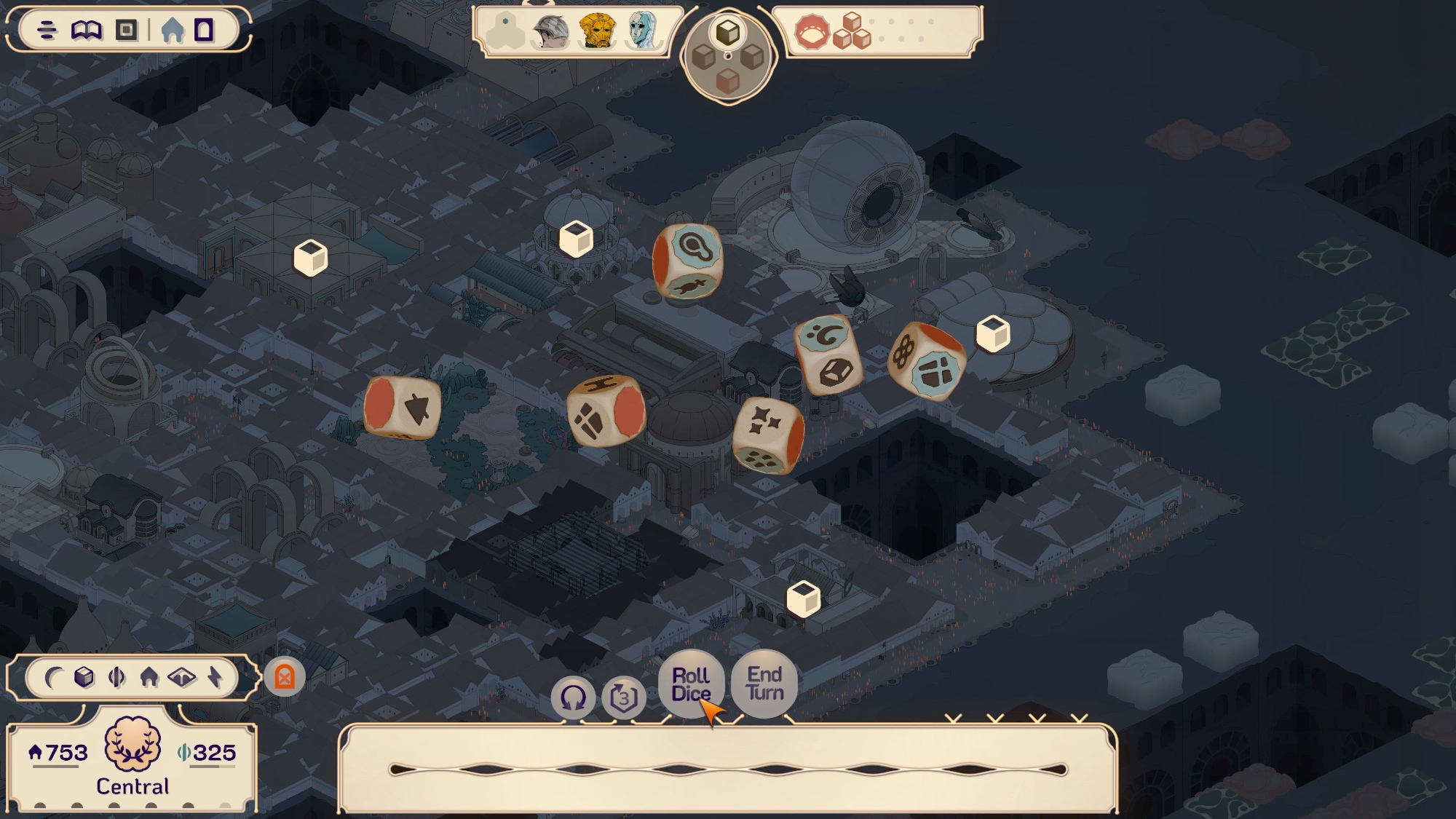Select the house icon in the top bar
Viewport: 1456px width, 819px height.
click(x=173, y=30)
